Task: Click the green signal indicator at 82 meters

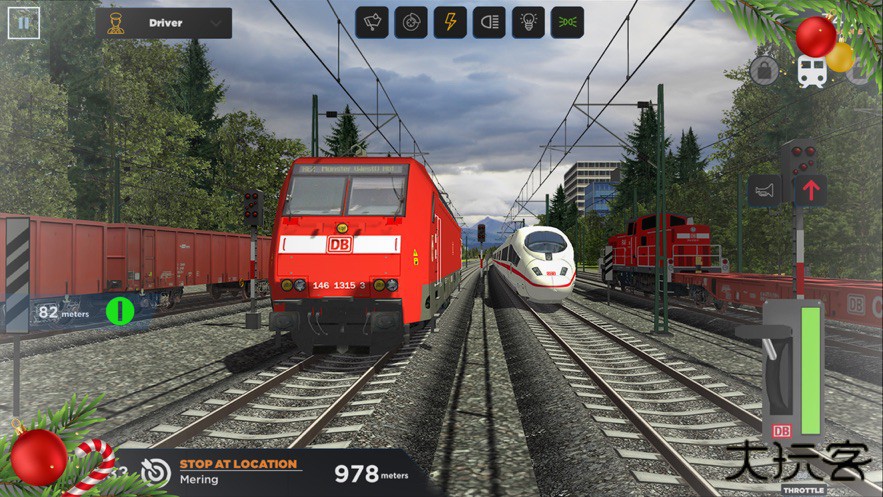Action: [x=120, y=311]
